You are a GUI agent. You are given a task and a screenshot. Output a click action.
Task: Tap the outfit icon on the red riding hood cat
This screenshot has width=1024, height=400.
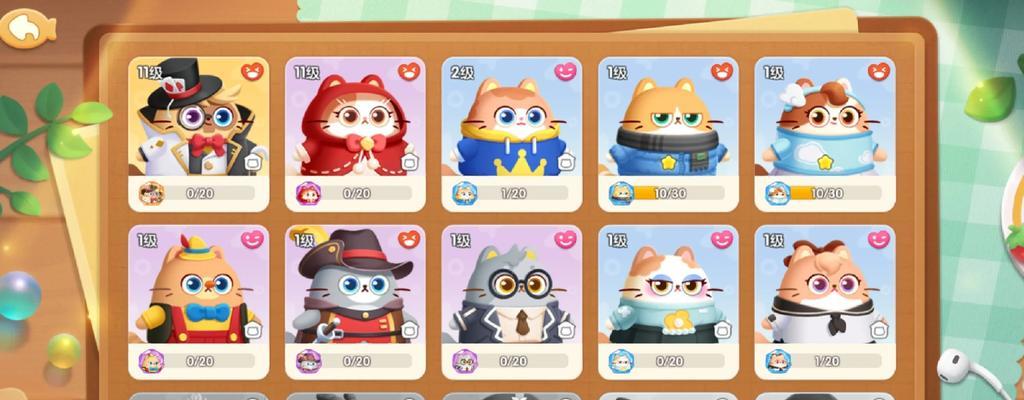click(409, 162)
